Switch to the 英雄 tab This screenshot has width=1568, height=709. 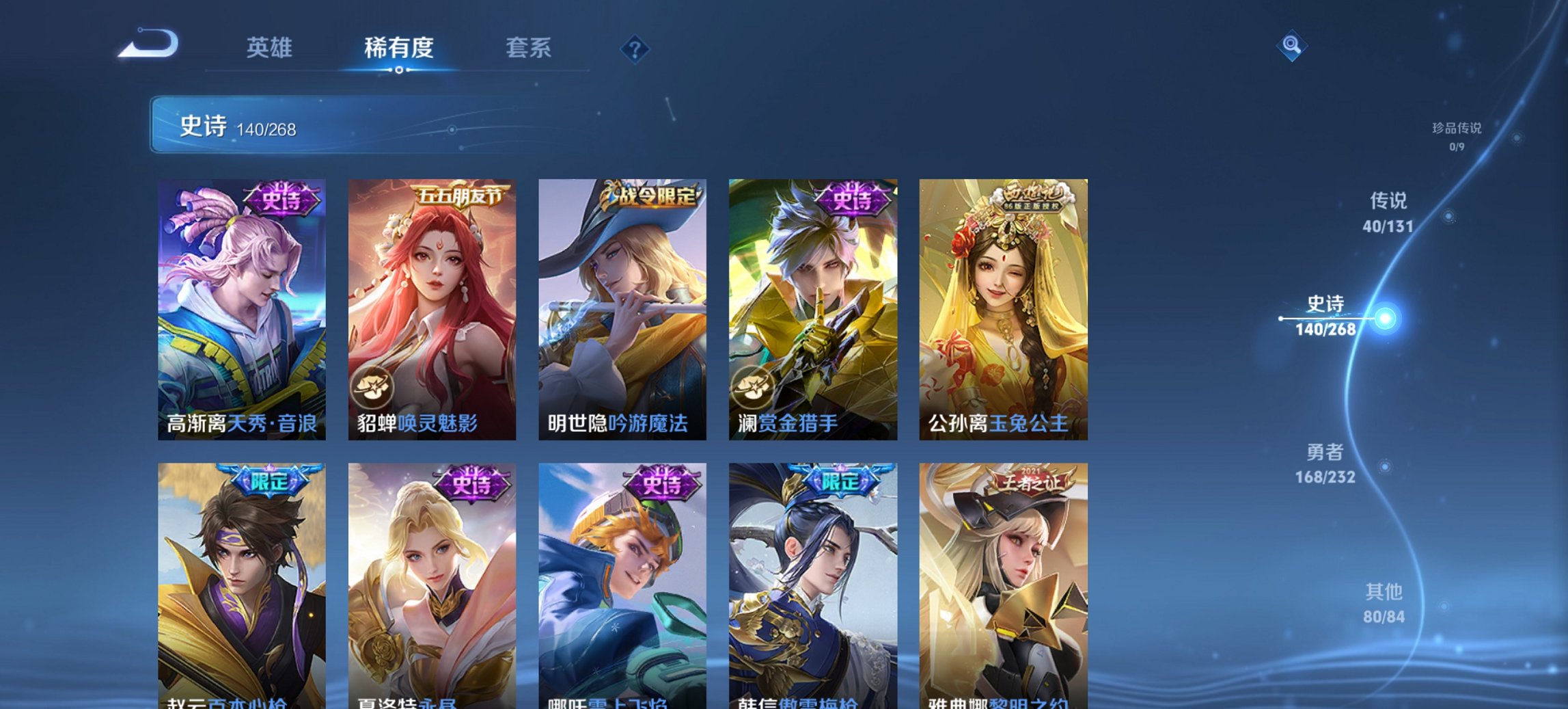point(271,48)
